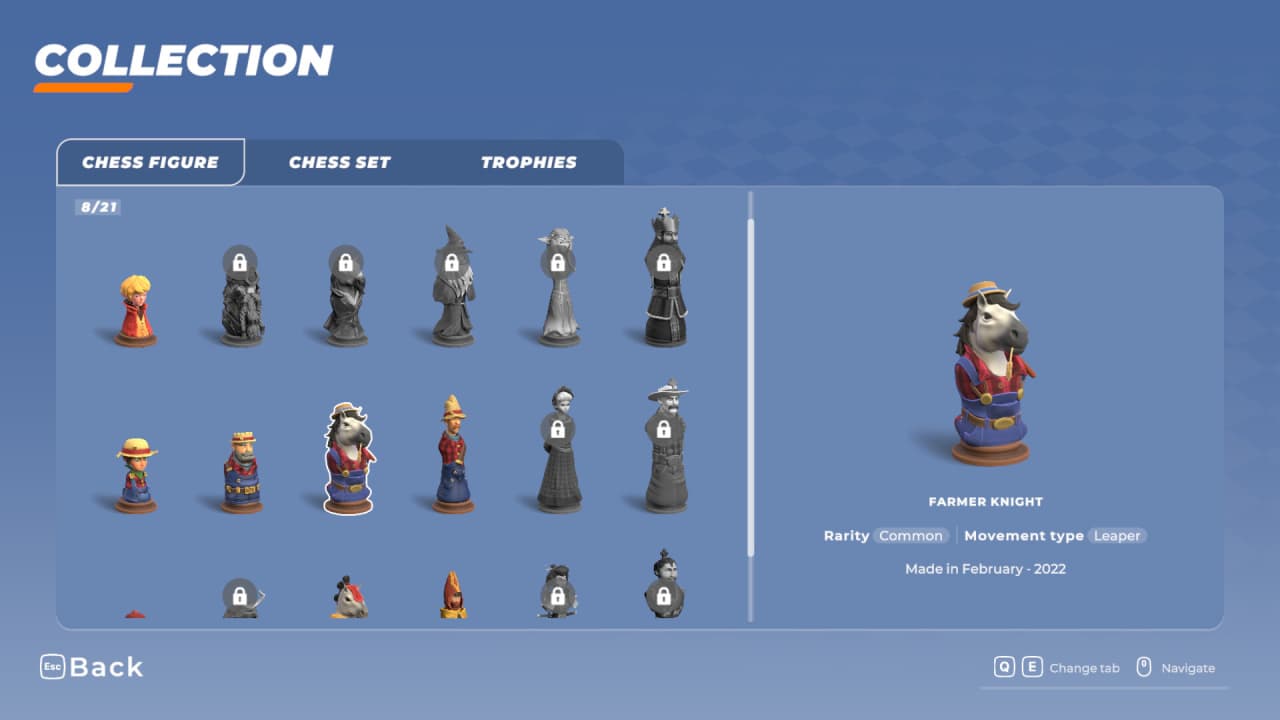
Task: Select the Chess Figure tab
Action: point(150,162)
